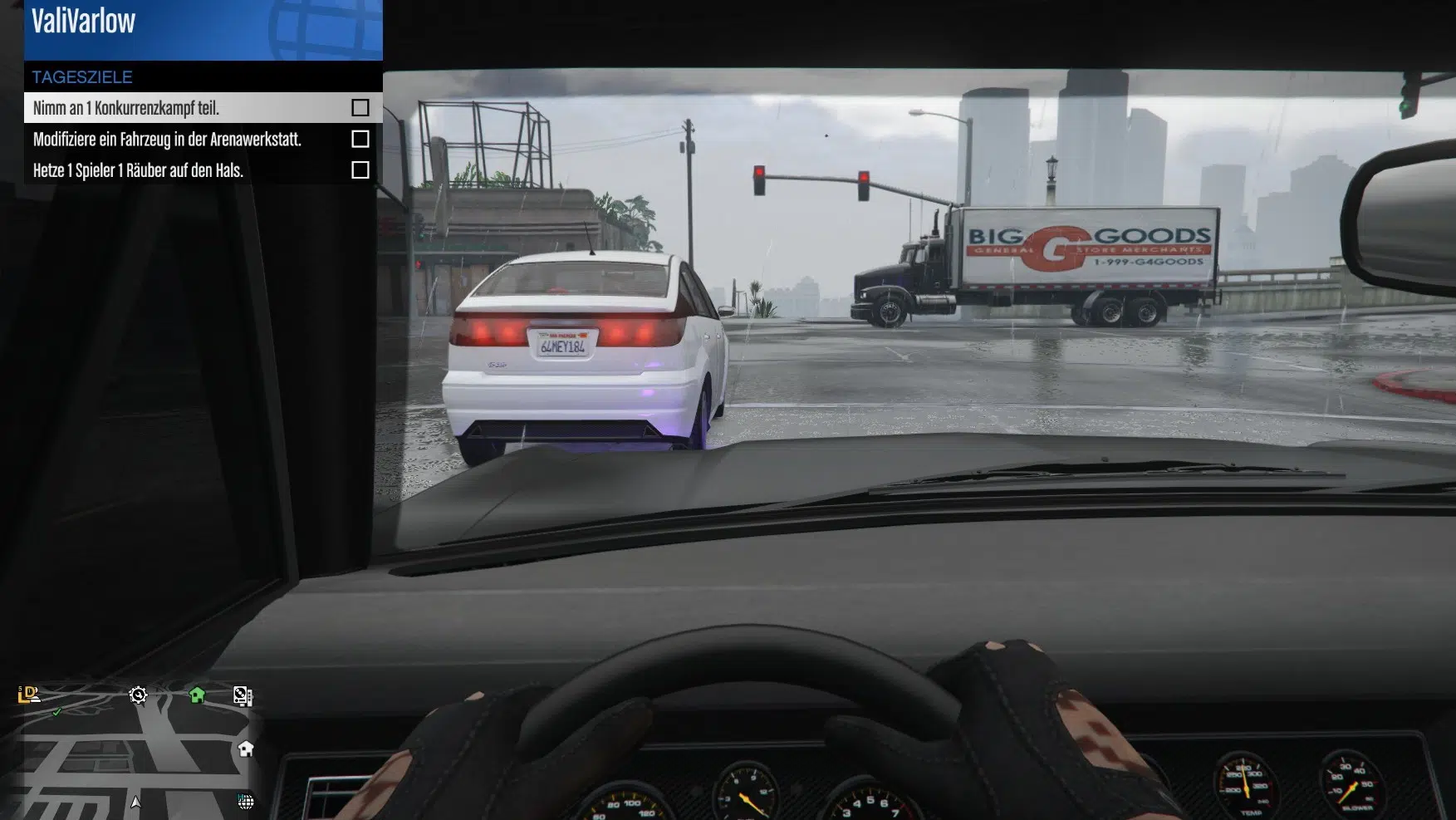Select the TAGESZIELE section header
Viewport: 1456px width, 820px height.
point(81,76)
